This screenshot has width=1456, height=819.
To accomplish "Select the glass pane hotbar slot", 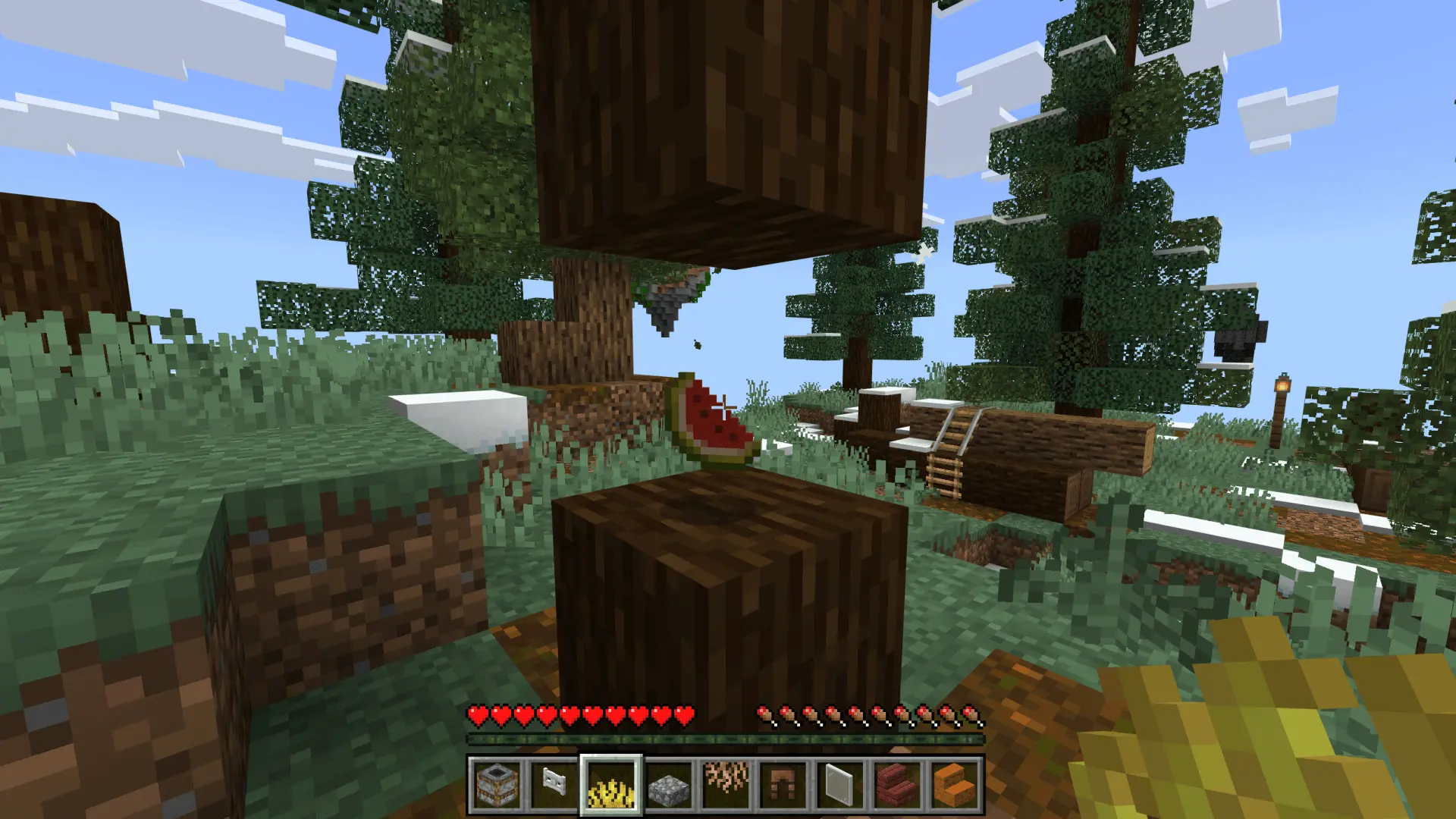I will (x=840, y=785).
